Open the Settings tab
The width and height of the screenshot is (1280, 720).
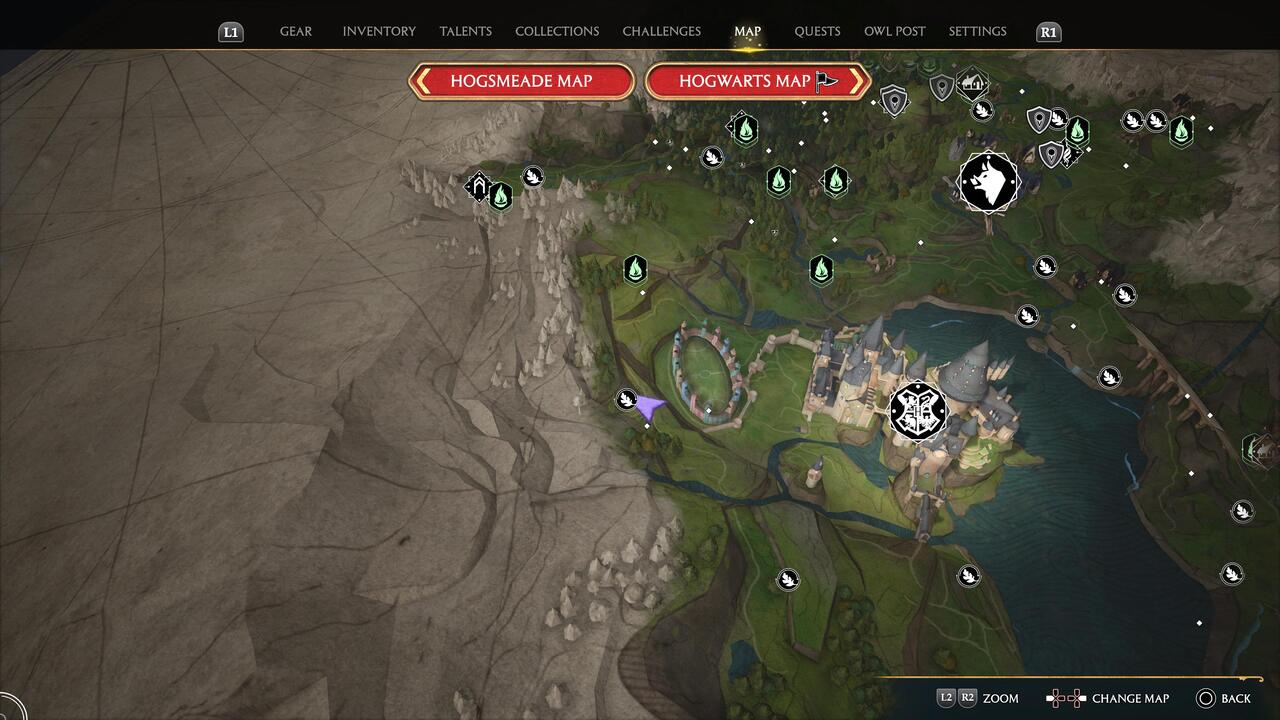tap(977, 31)
